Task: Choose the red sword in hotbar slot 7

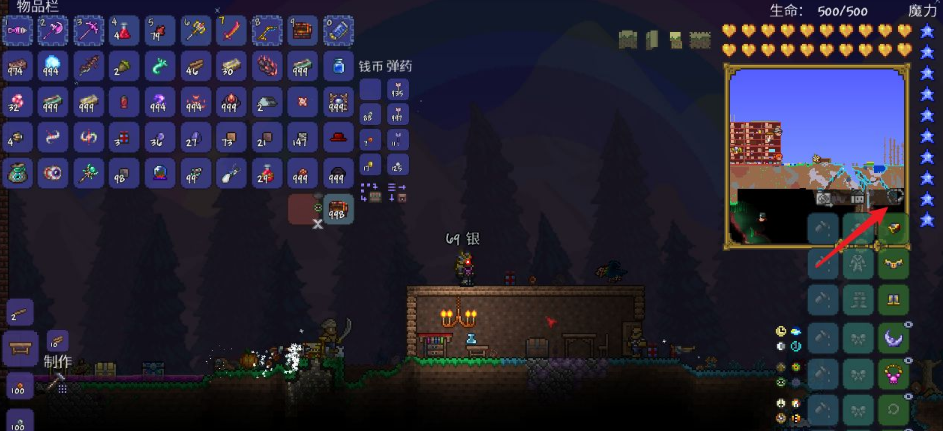Action: click(231, 30)
